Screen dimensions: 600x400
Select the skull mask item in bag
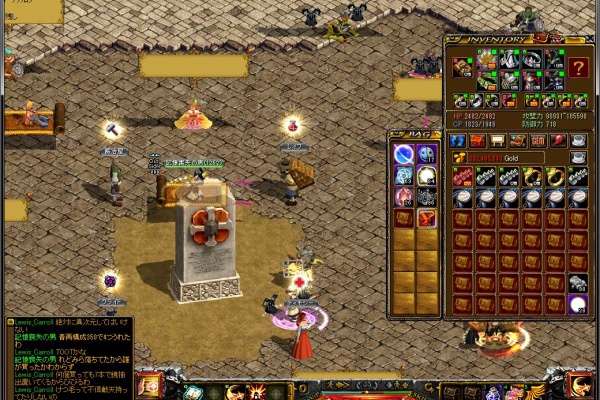tap(427, 154)
